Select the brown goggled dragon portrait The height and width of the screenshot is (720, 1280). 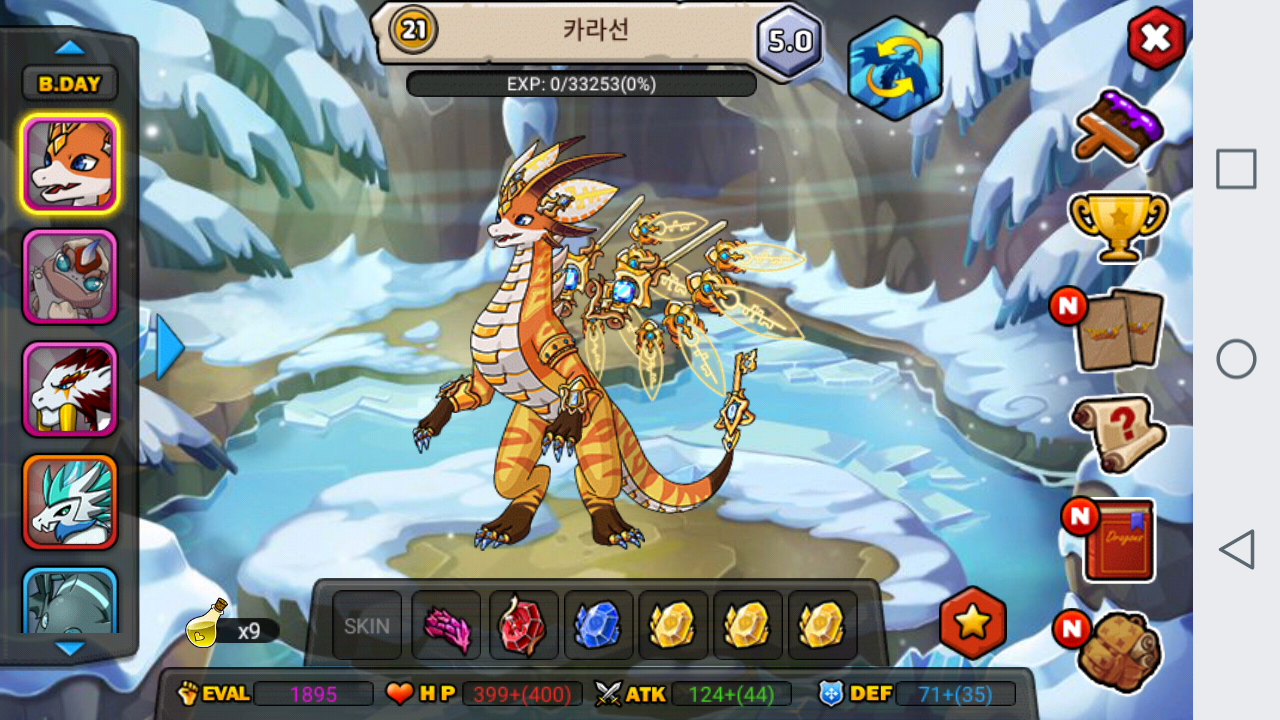pyautogui.click(x=70, y=277)
